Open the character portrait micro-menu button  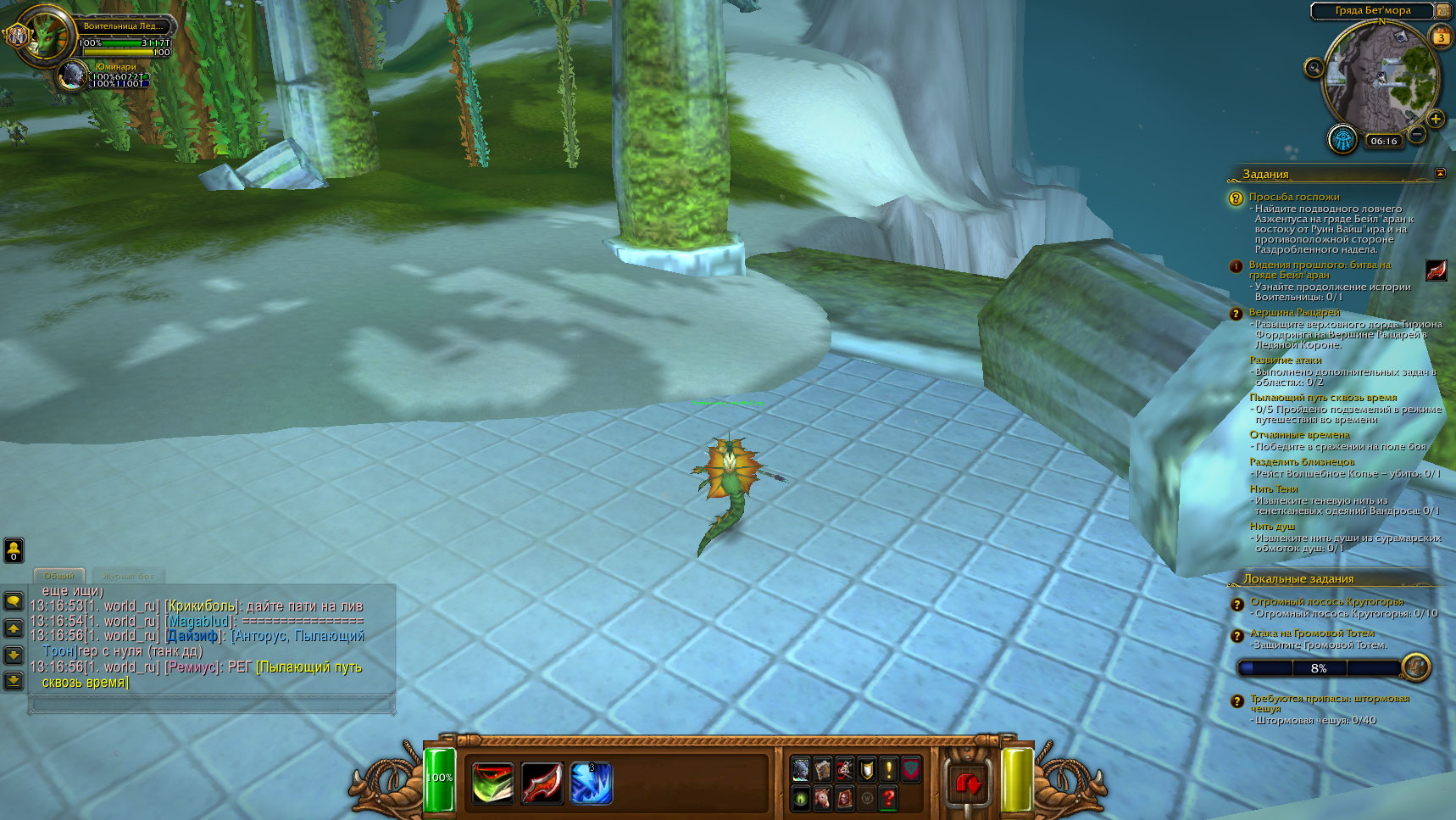coord(800,769)
